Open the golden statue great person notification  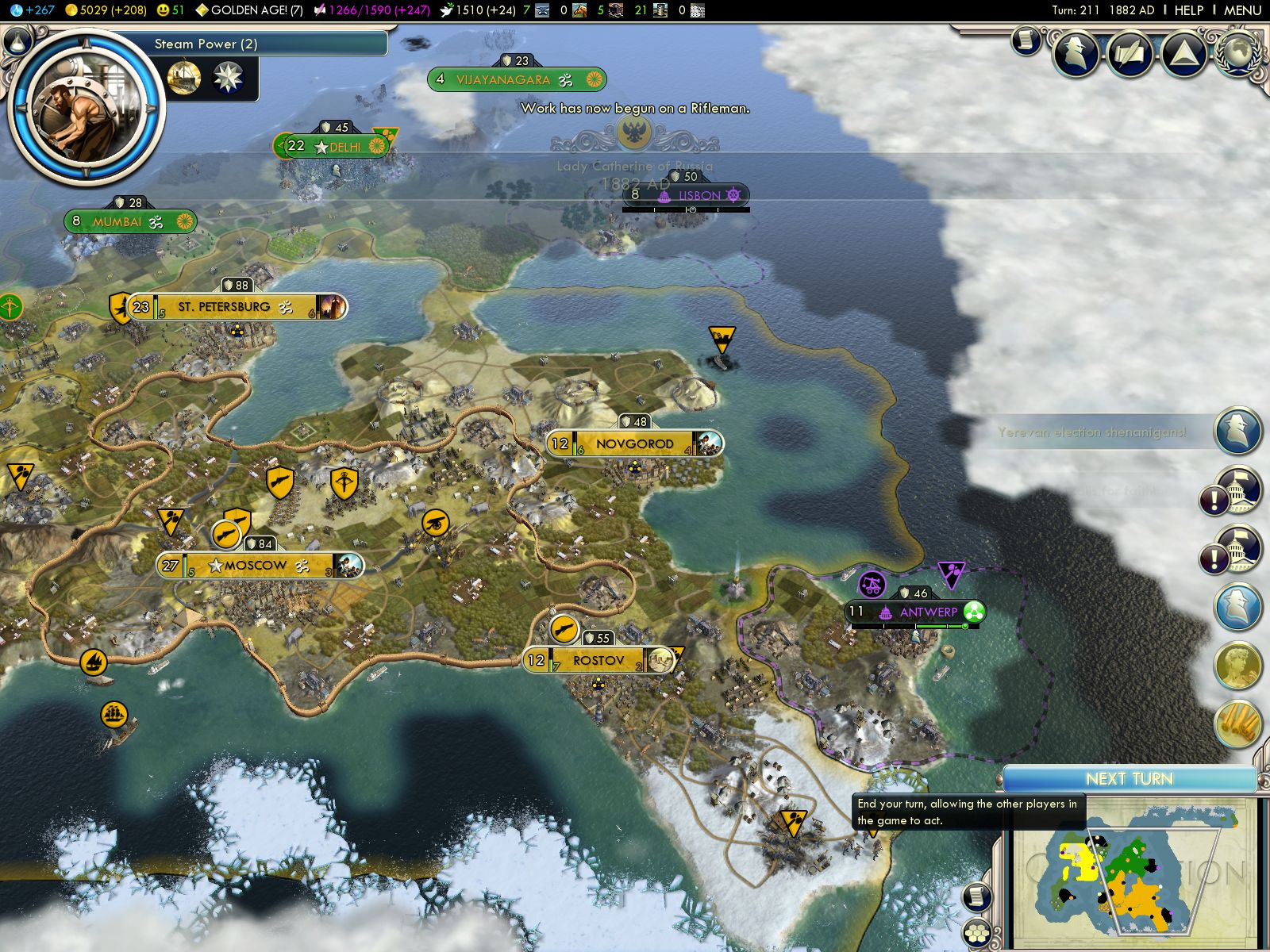point(1237,665)
